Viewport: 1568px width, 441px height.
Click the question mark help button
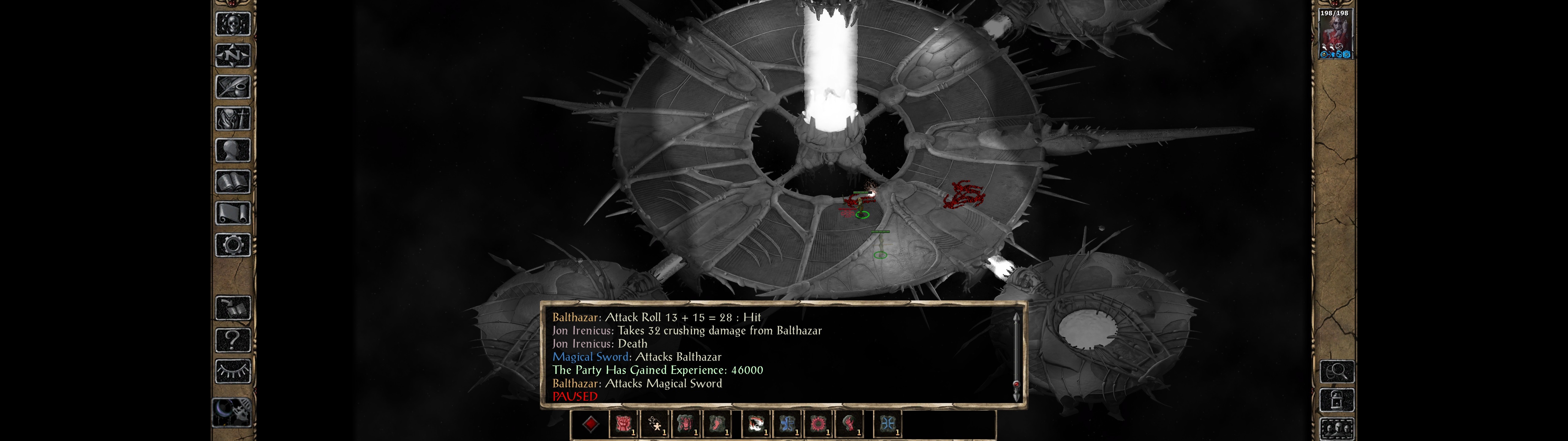coord(232,339)
